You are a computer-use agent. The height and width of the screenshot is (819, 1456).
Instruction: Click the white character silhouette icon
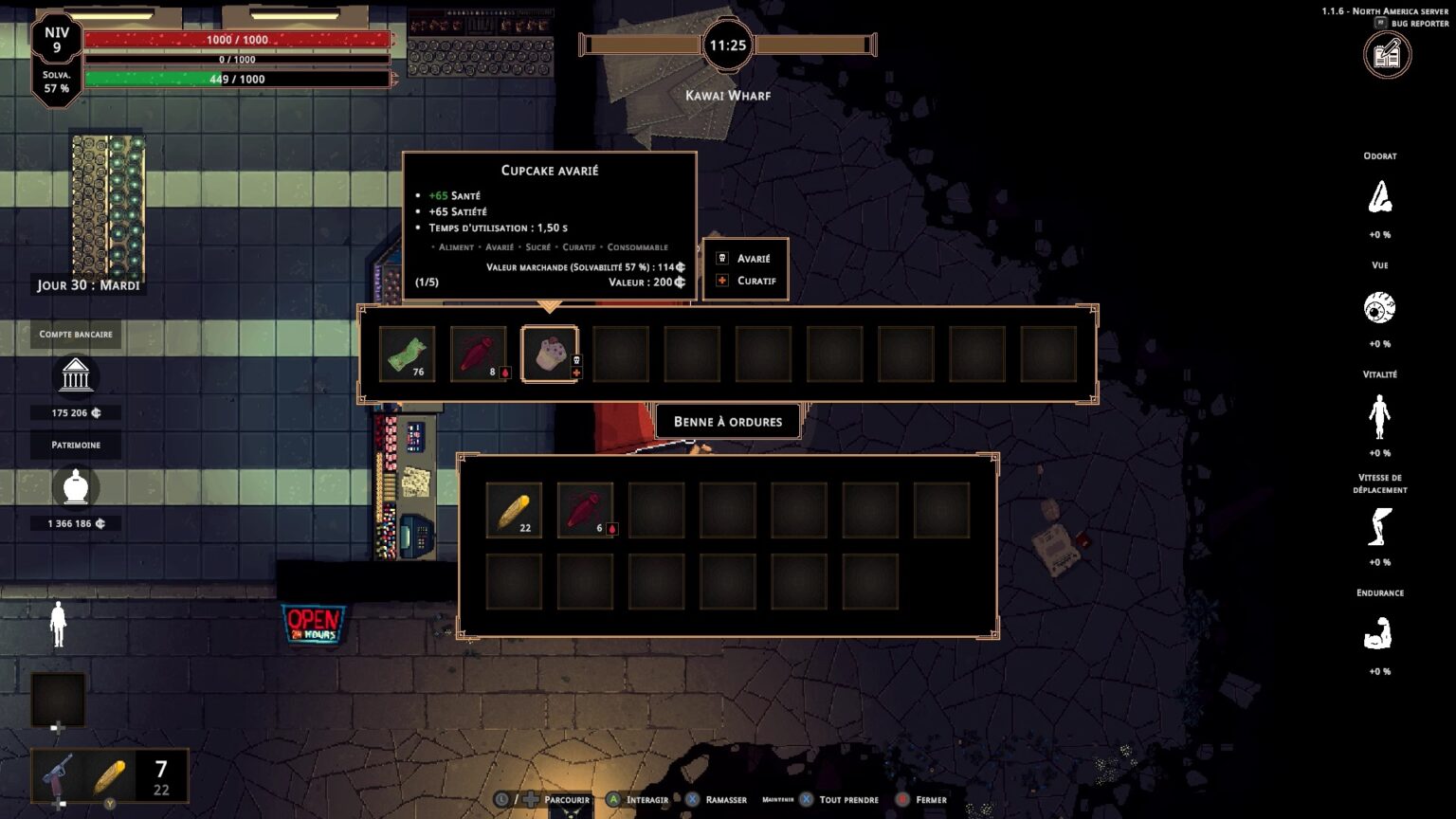coord(58,624)
